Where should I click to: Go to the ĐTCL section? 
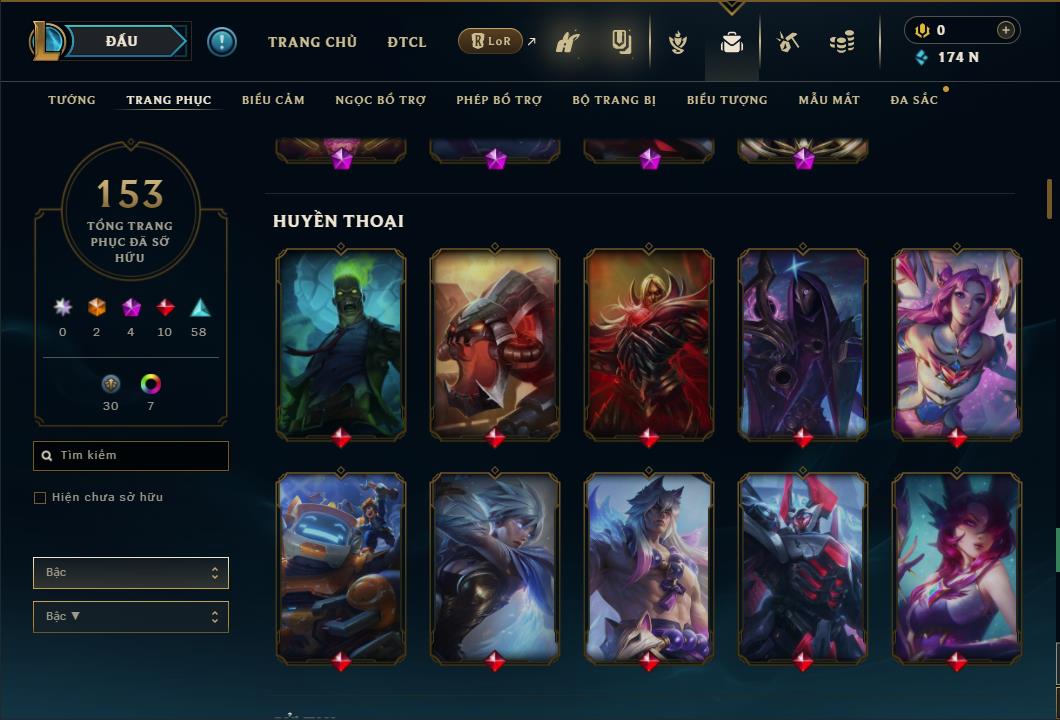(x=407, y=42)
